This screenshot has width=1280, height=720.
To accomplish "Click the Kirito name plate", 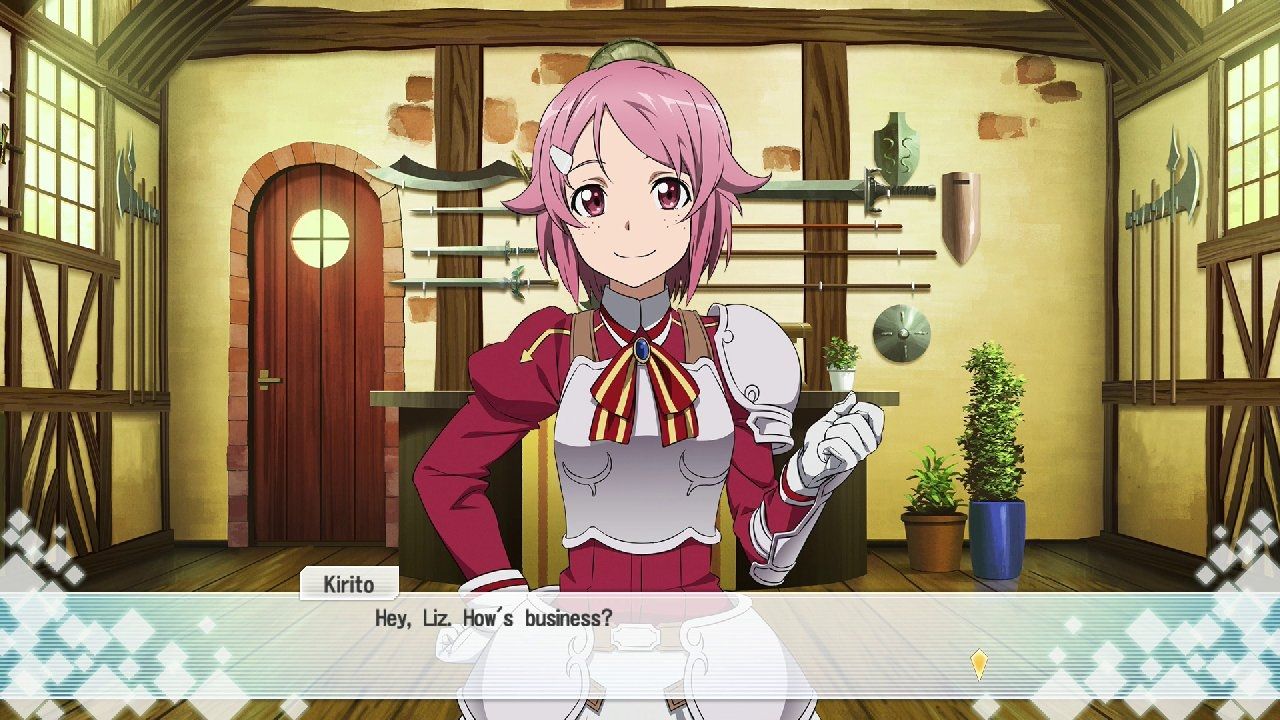I will (349, 583).
